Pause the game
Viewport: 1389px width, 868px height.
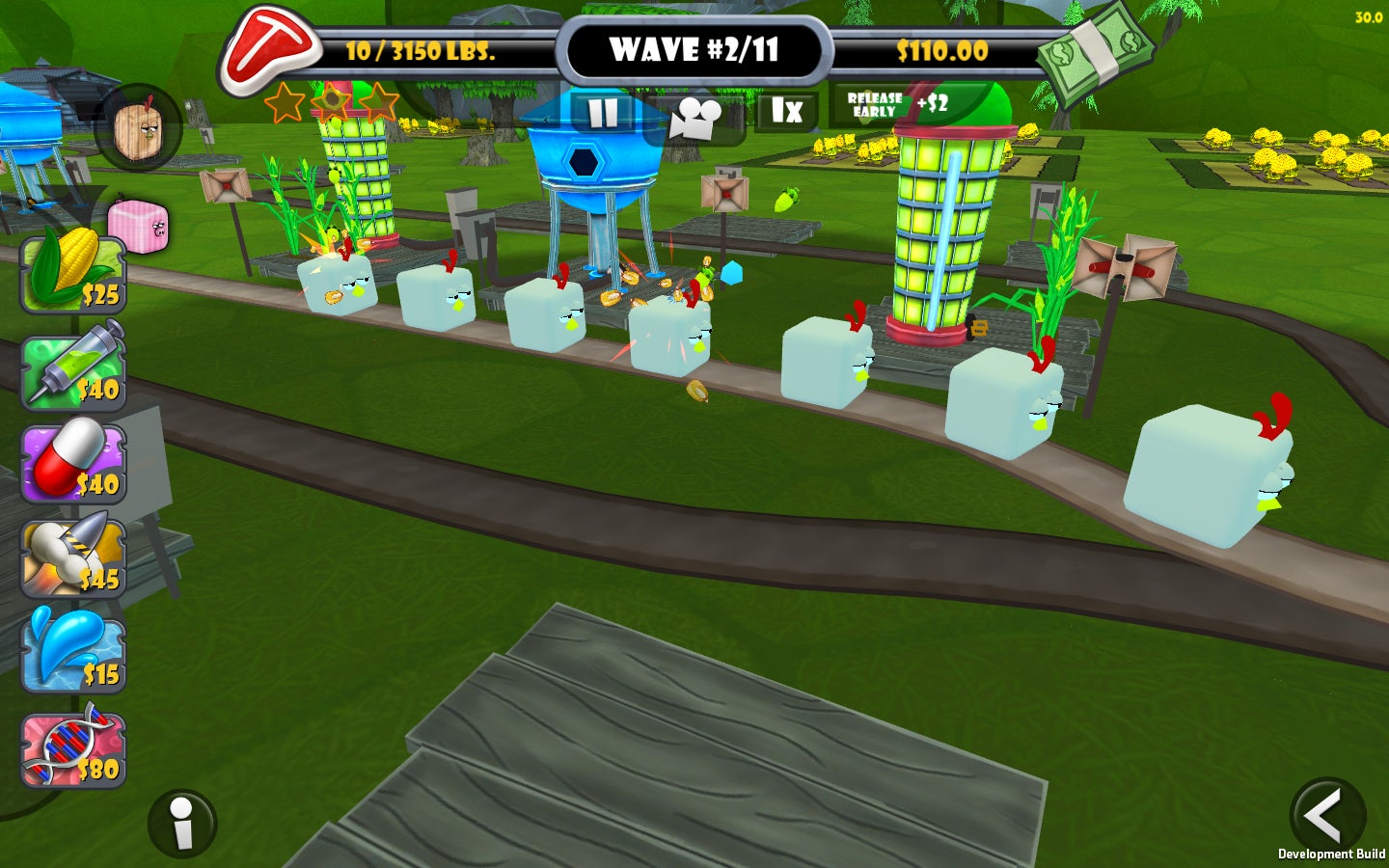tap(603, 114)
